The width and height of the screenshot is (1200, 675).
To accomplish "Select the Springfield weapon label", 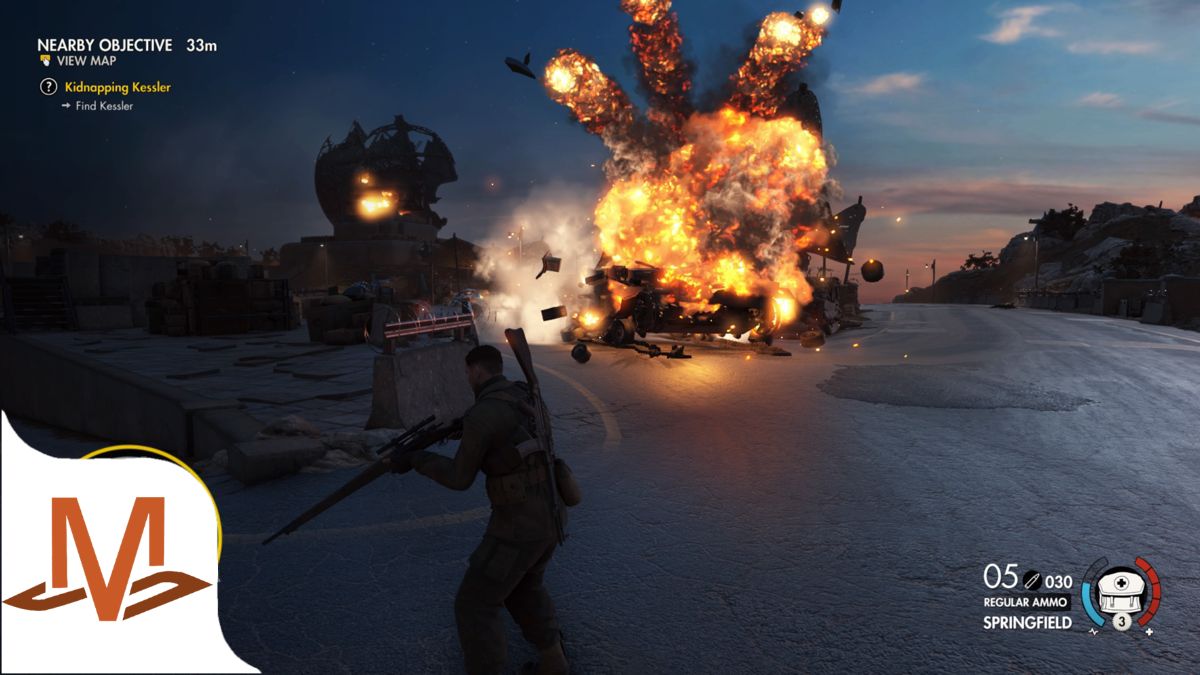I will 1027,623.
